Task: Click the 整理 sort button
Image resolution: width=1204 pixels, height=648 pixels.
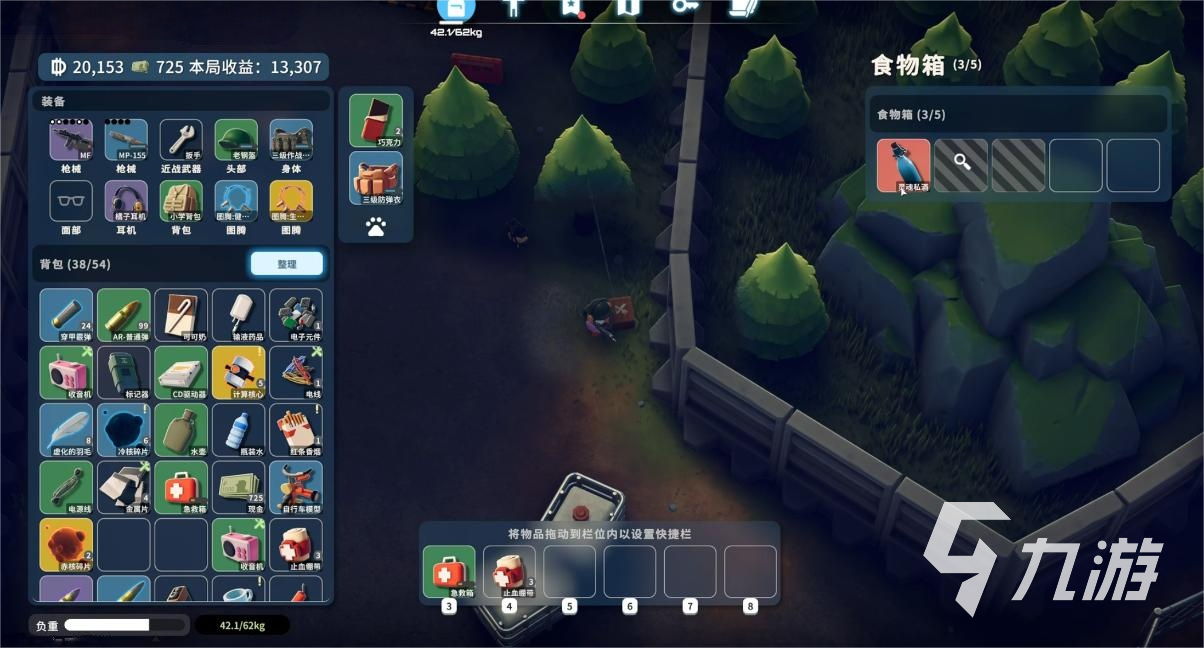Action: [286, 264]
